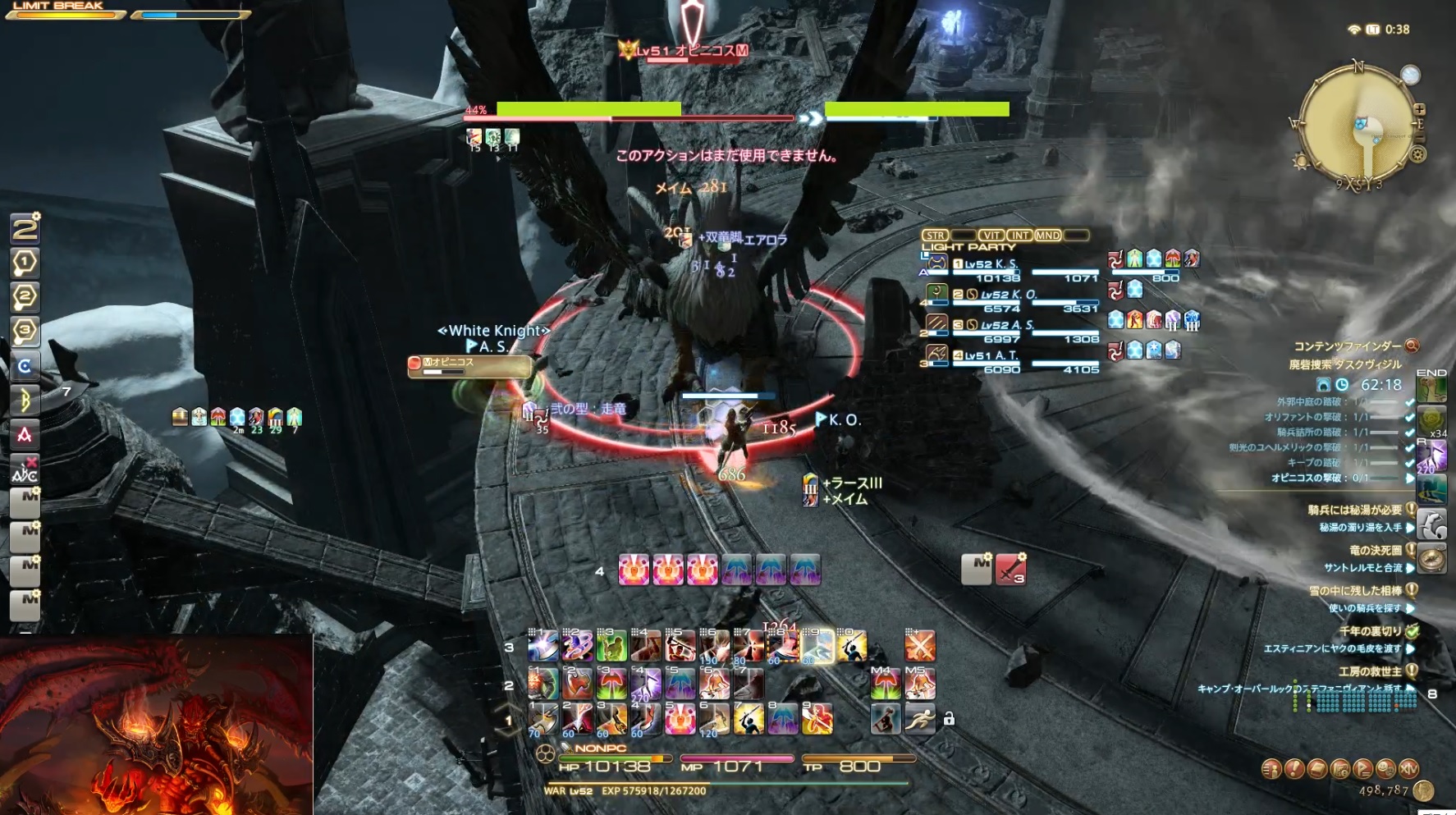Select the オピニコス enemy list entry
1456x815 pixels.
coord(469,366)
